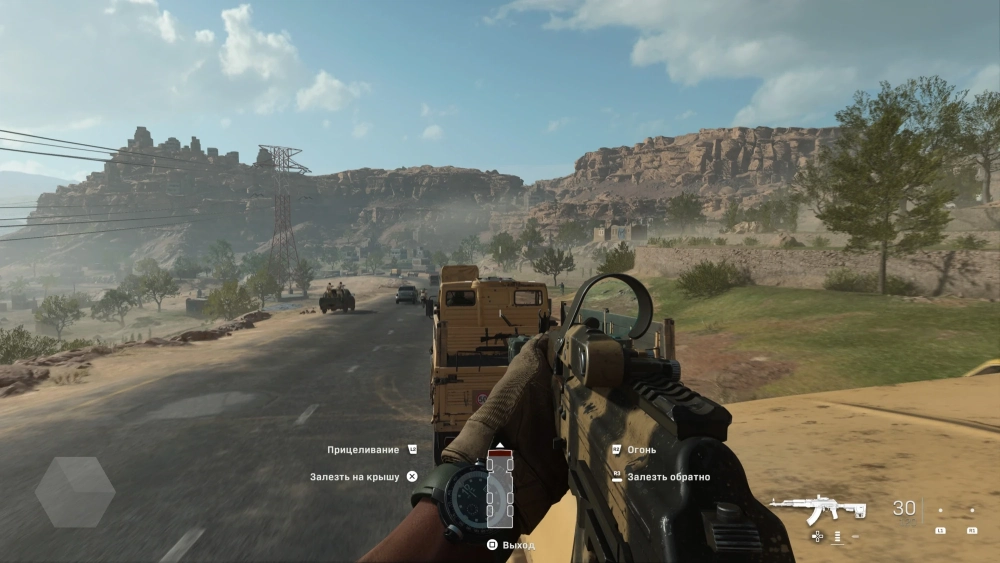1000x563 pixels.
Task: Click the hexagonal minimap panel
Action: coord(75,491)
